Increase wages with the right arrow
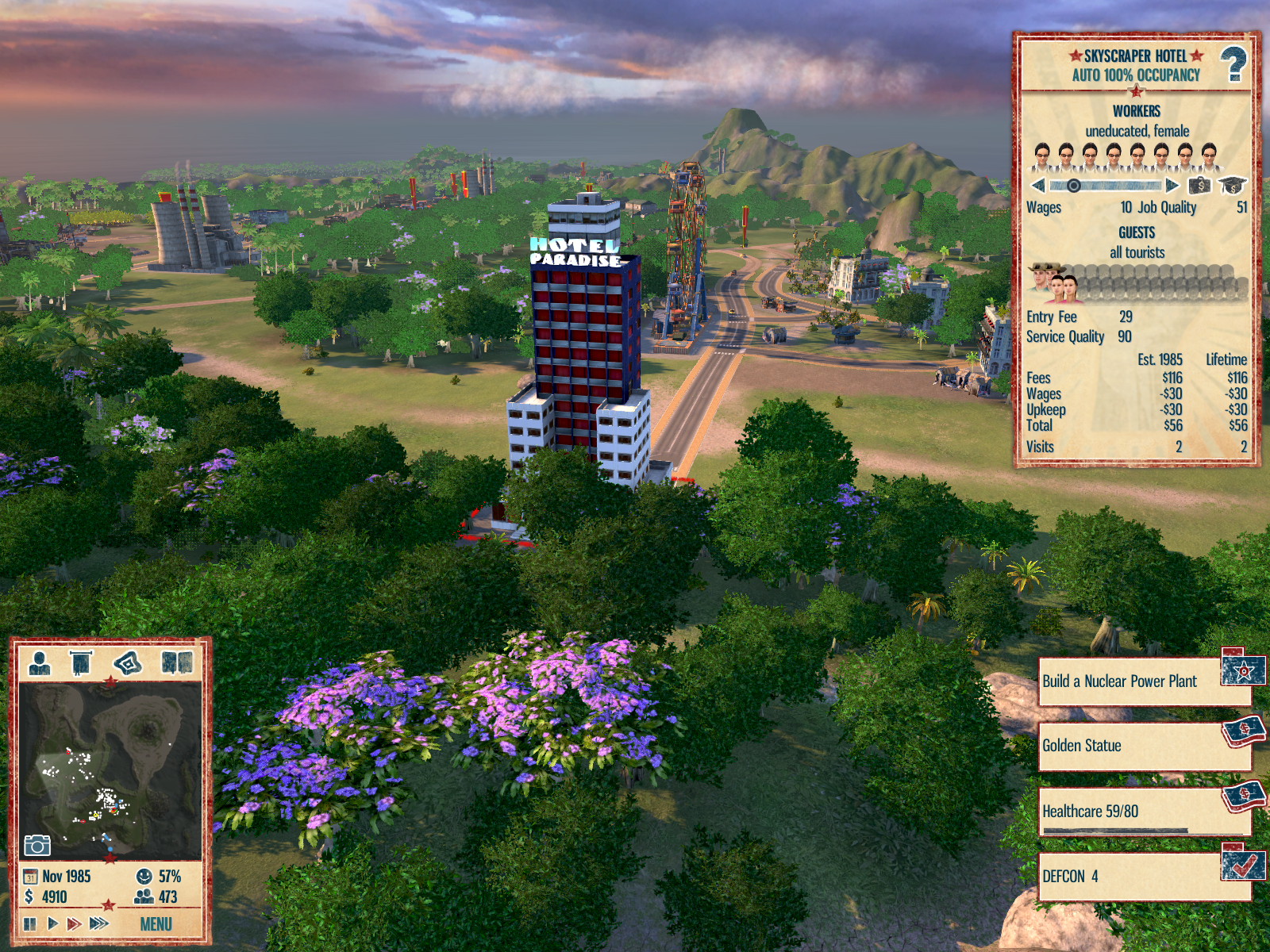This screenshot has height=952, width=1270. [1172, 186]
